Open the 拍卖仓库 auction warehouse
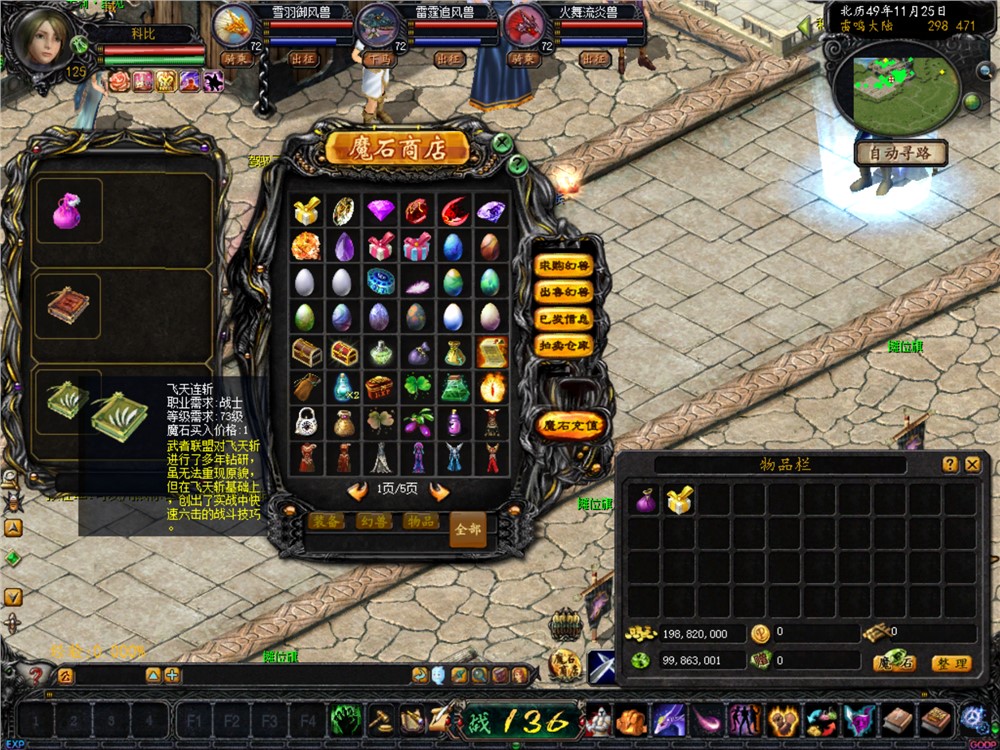The image size is (1000, 750). pos(564,345)
